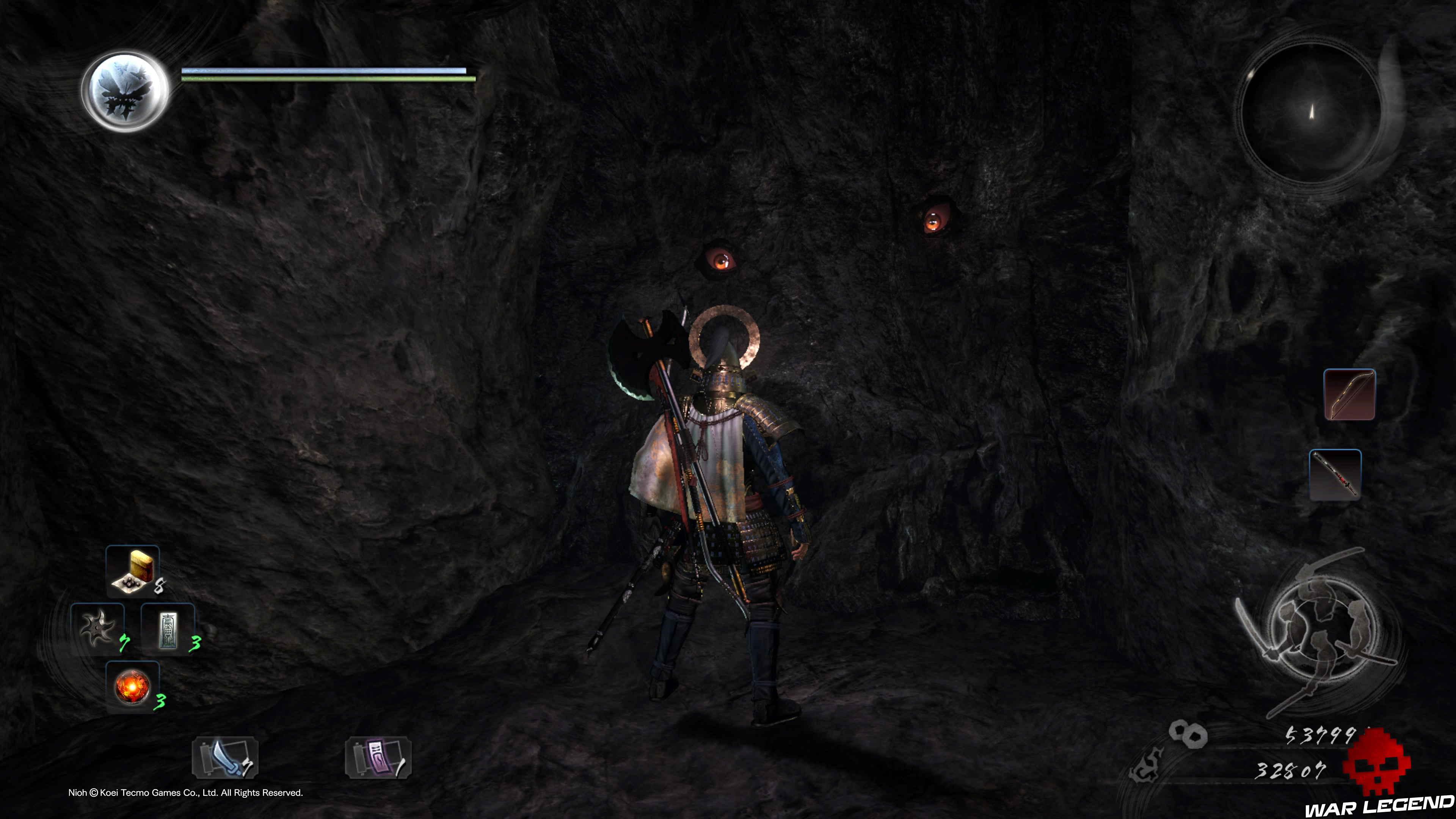The height and width of the screenshot is (819, 1456).
Task: Select the guardian spirit portrait icon
Action: pos(126,91)
